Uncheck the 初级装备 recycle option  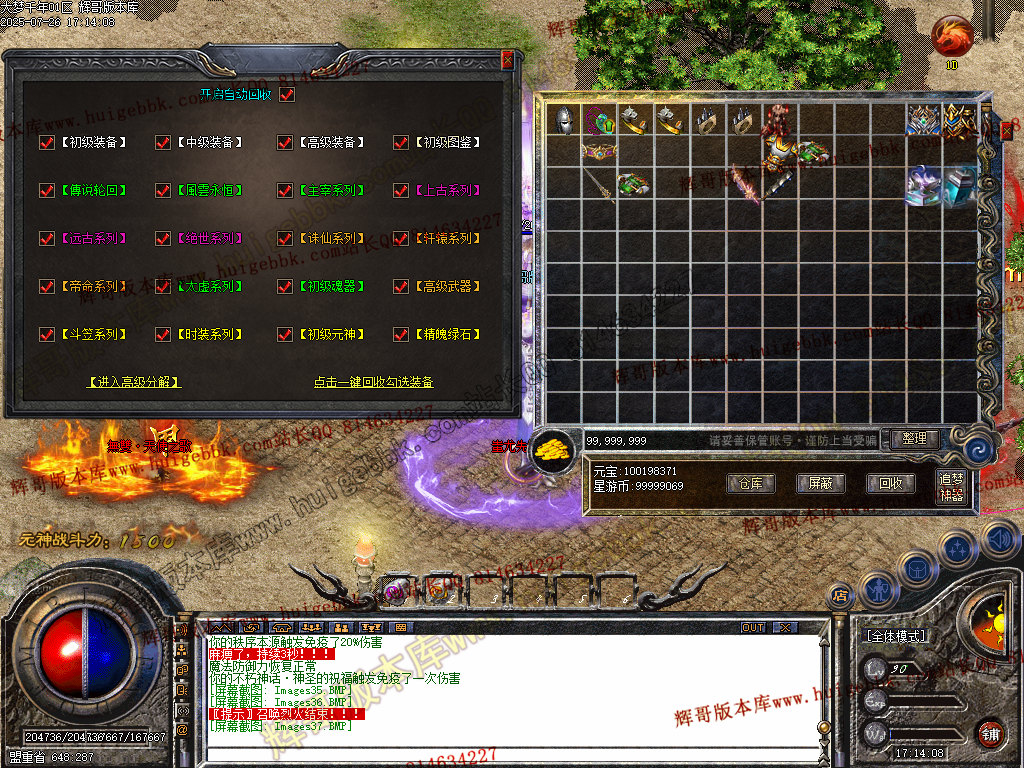pyautogui.click(x=46, y=143)
